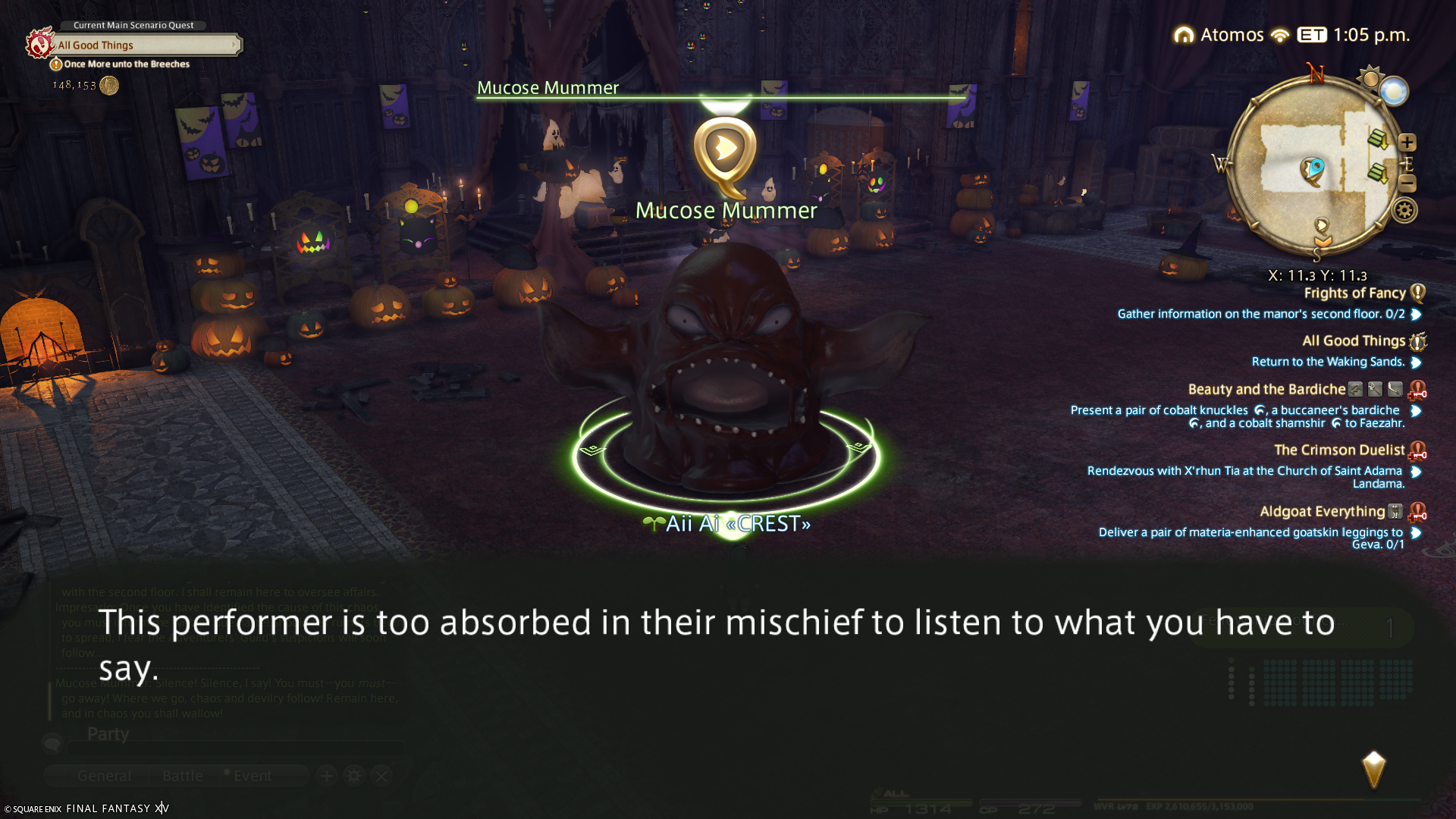Switch to the General chat tab
Viewport: 1456px width, 819px height.
pyautogui.click(x=104, y=776)
